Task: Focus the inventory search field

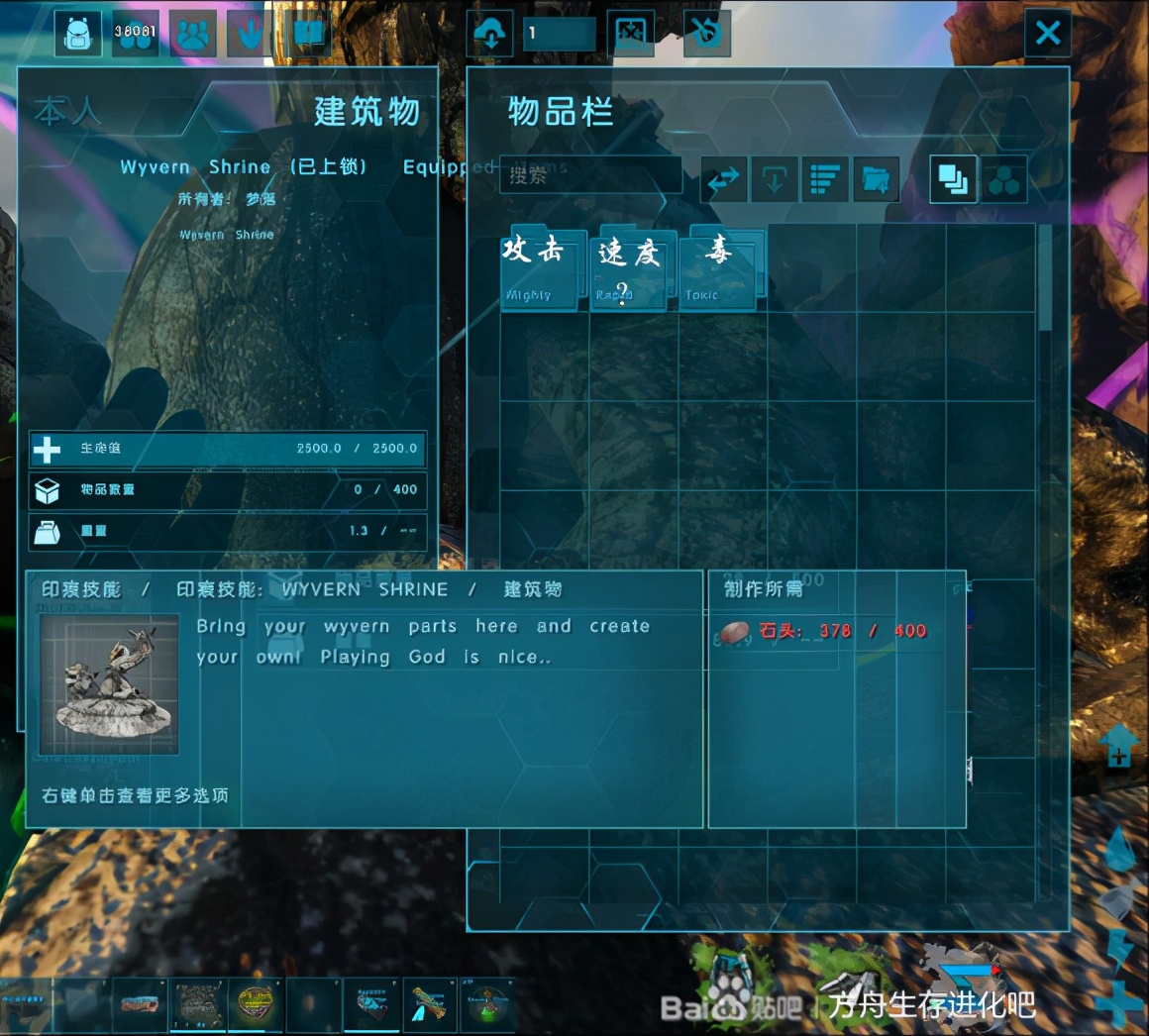Action: (x=591, y=176)
